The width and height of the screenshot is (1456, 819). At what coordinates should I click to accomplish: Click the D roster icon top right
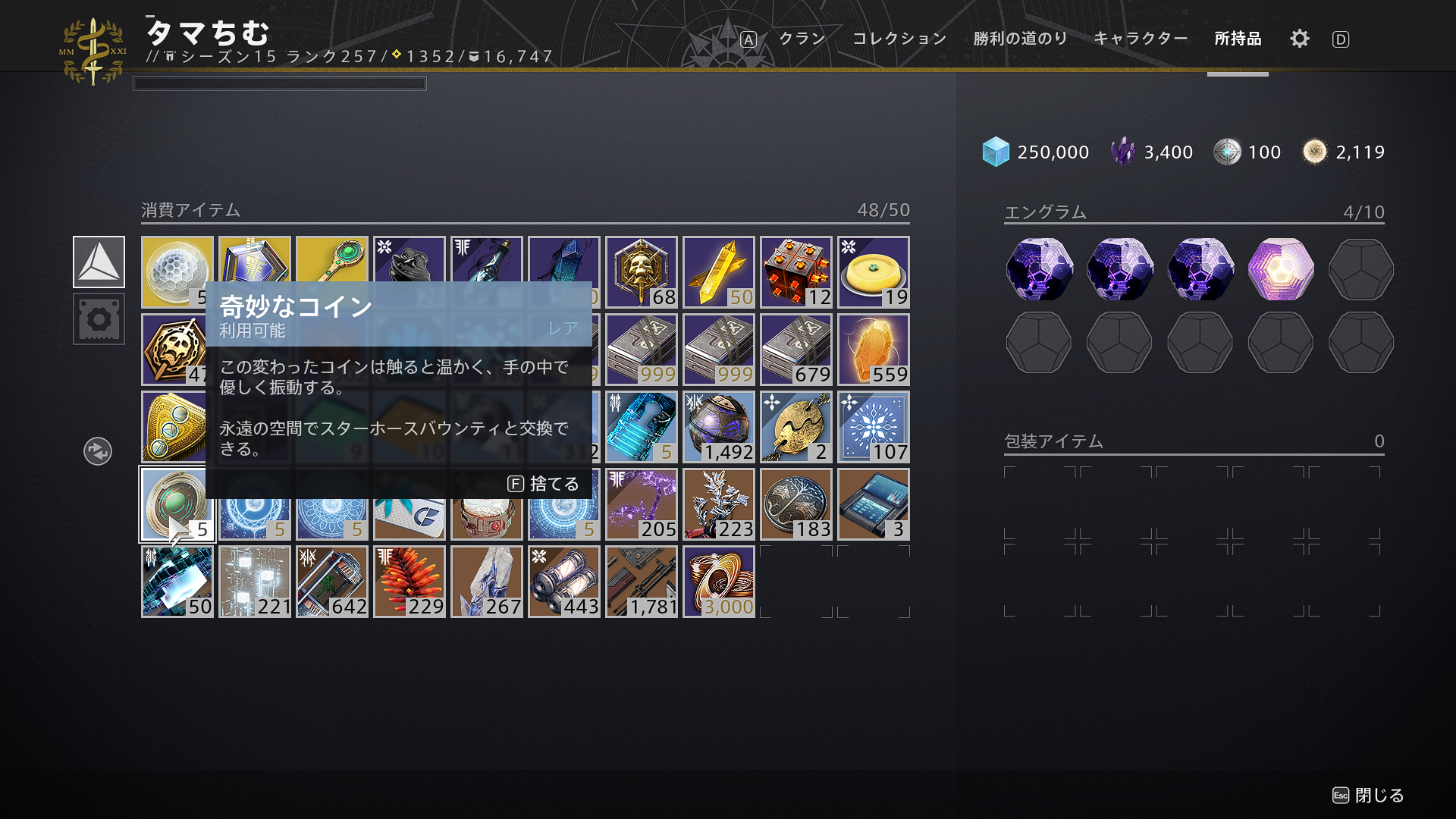pos(1341,39)
